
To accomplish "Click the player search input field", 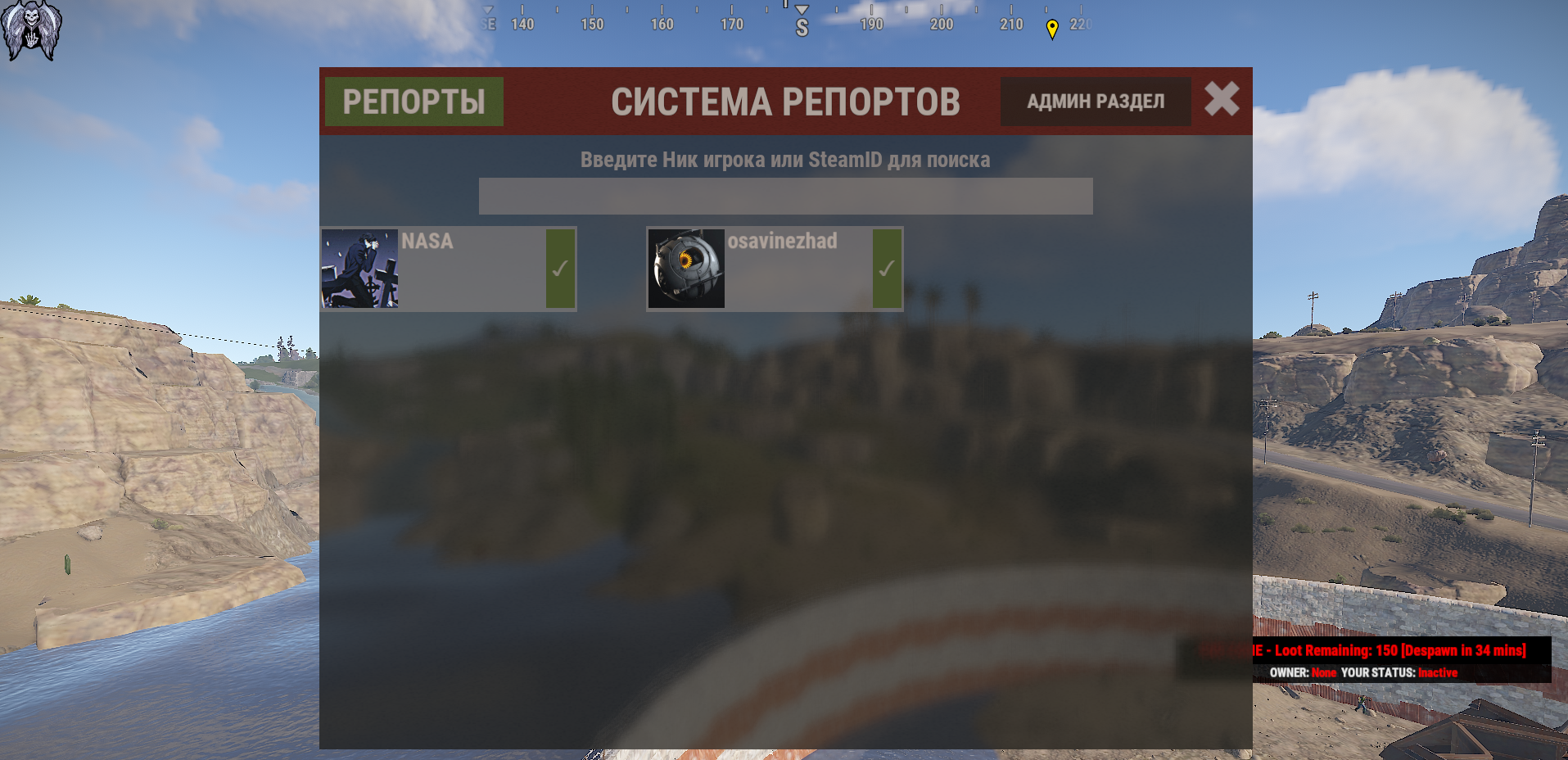I will click(x=784, y=196).
